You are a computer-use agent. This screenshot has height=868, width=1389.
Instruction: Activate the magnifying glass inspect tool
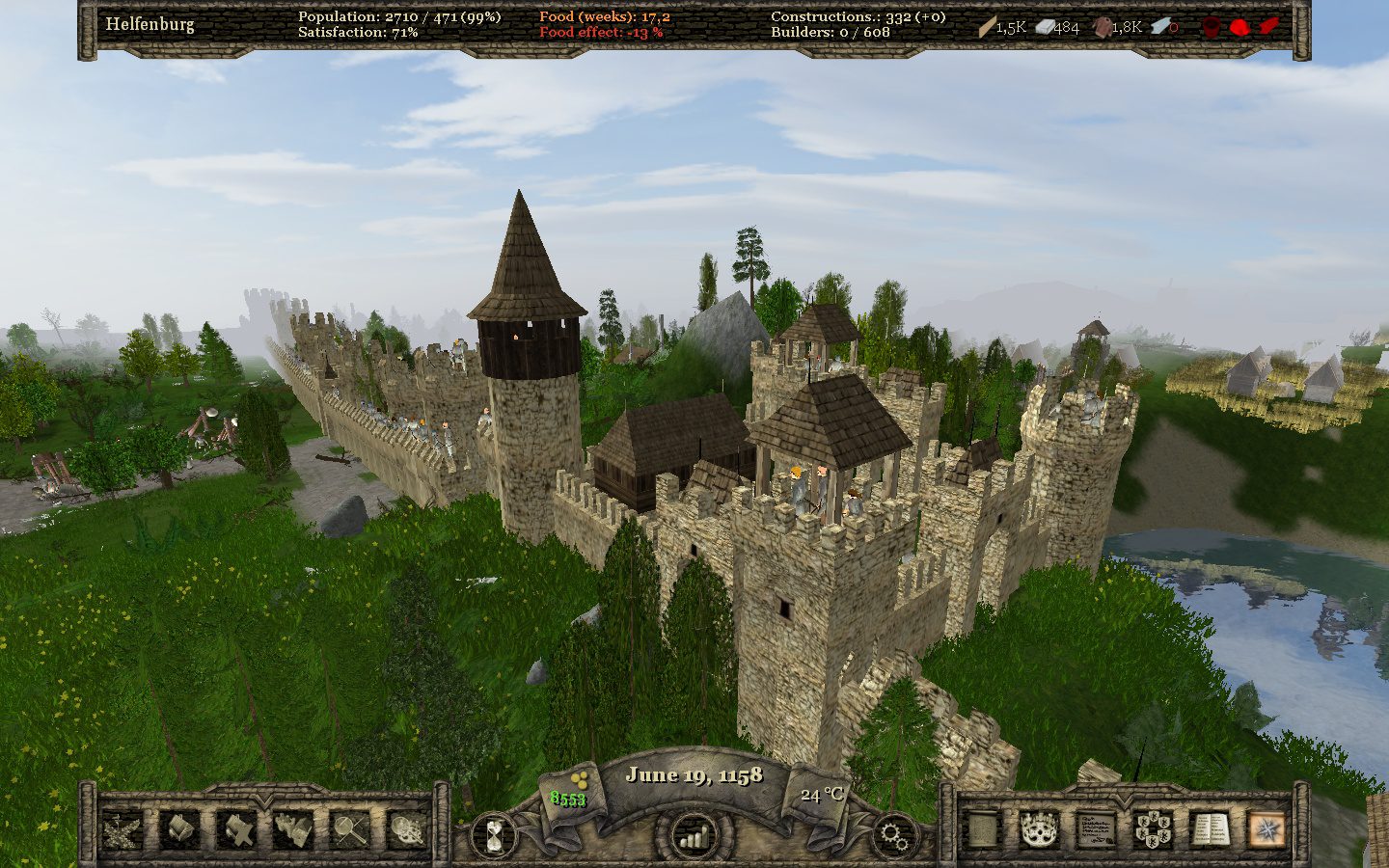click(350, 828)
